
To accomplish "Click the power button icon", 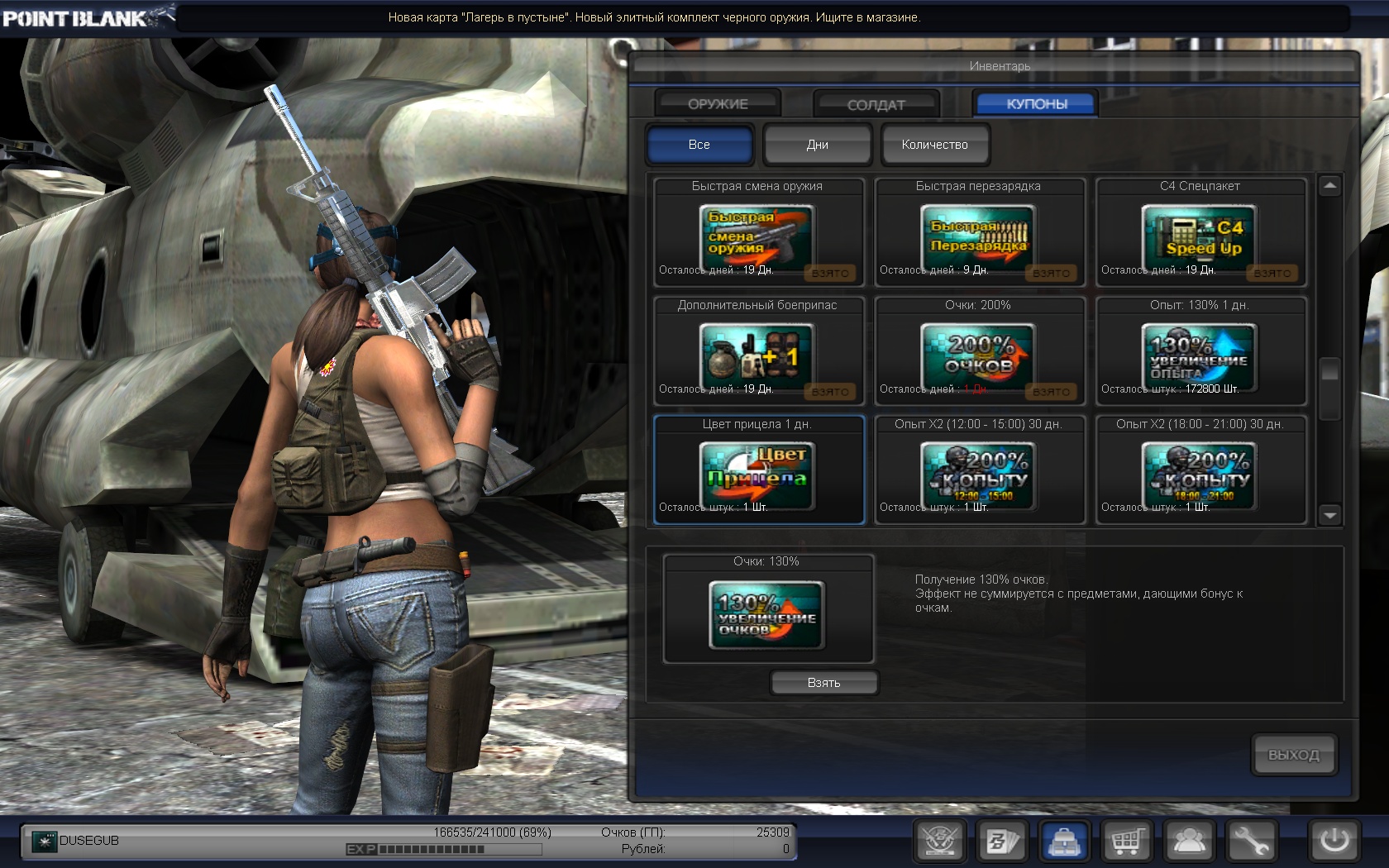I will click(1334, 842).
